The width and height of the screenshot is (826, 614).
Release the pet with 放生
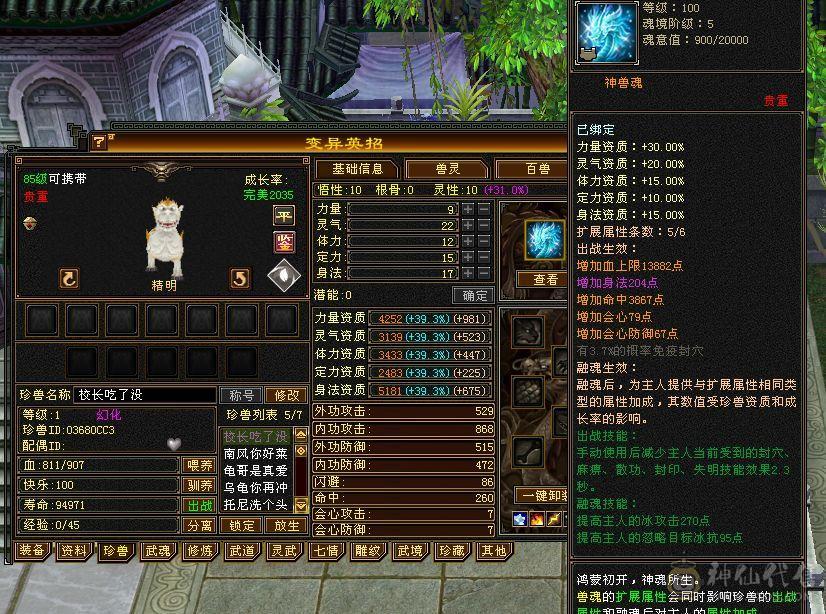pyautogui.click(x=286, y=525)
